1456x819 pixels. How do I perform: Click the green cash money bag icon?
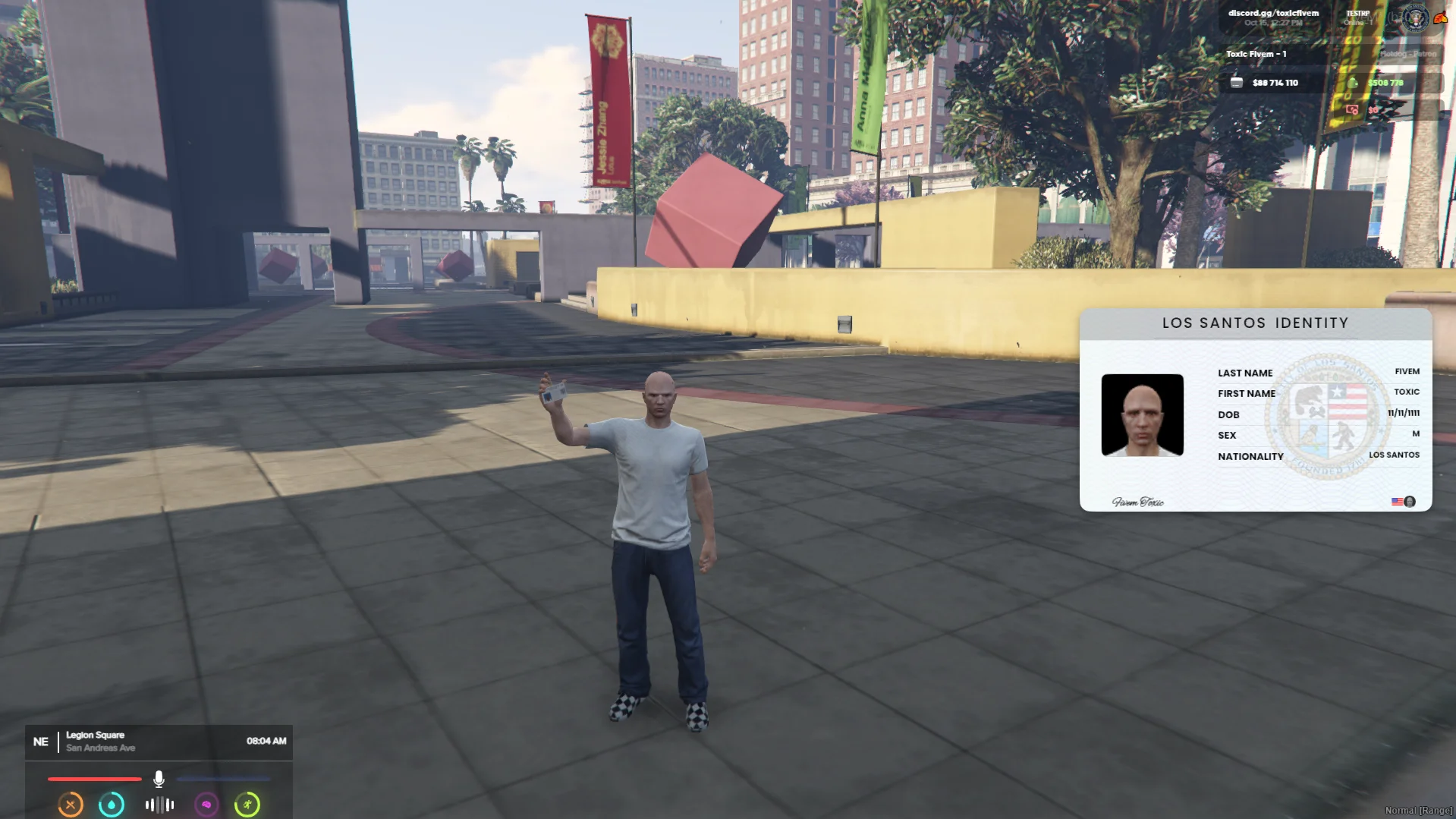point(1353,83)
